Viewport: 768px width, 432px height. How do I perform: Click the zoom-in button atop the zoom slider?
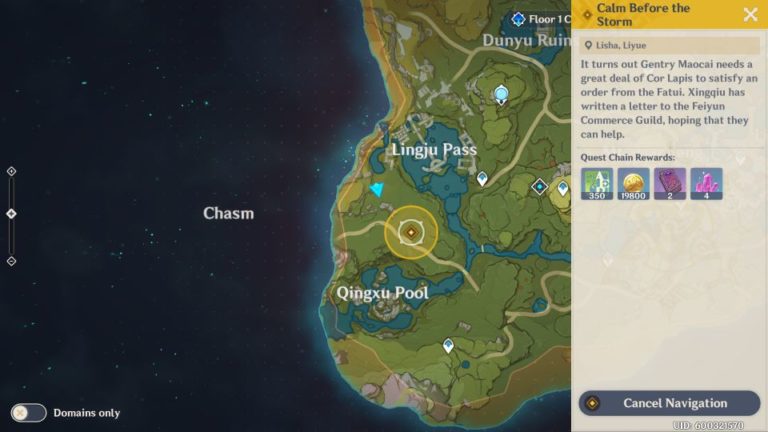[x=12, y=171]
